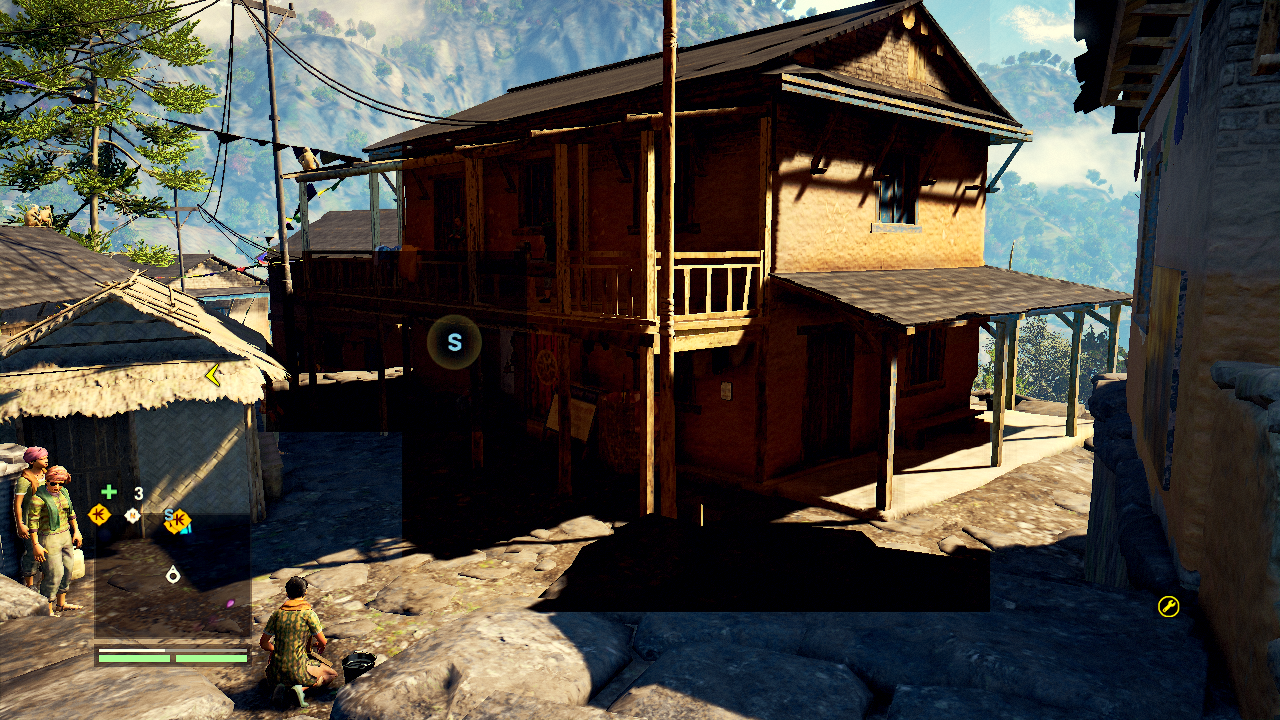The width and height of the screenshot is (1280, 720).
Task: Click the yellow chevron direction marker
Action: coord(212,375)
